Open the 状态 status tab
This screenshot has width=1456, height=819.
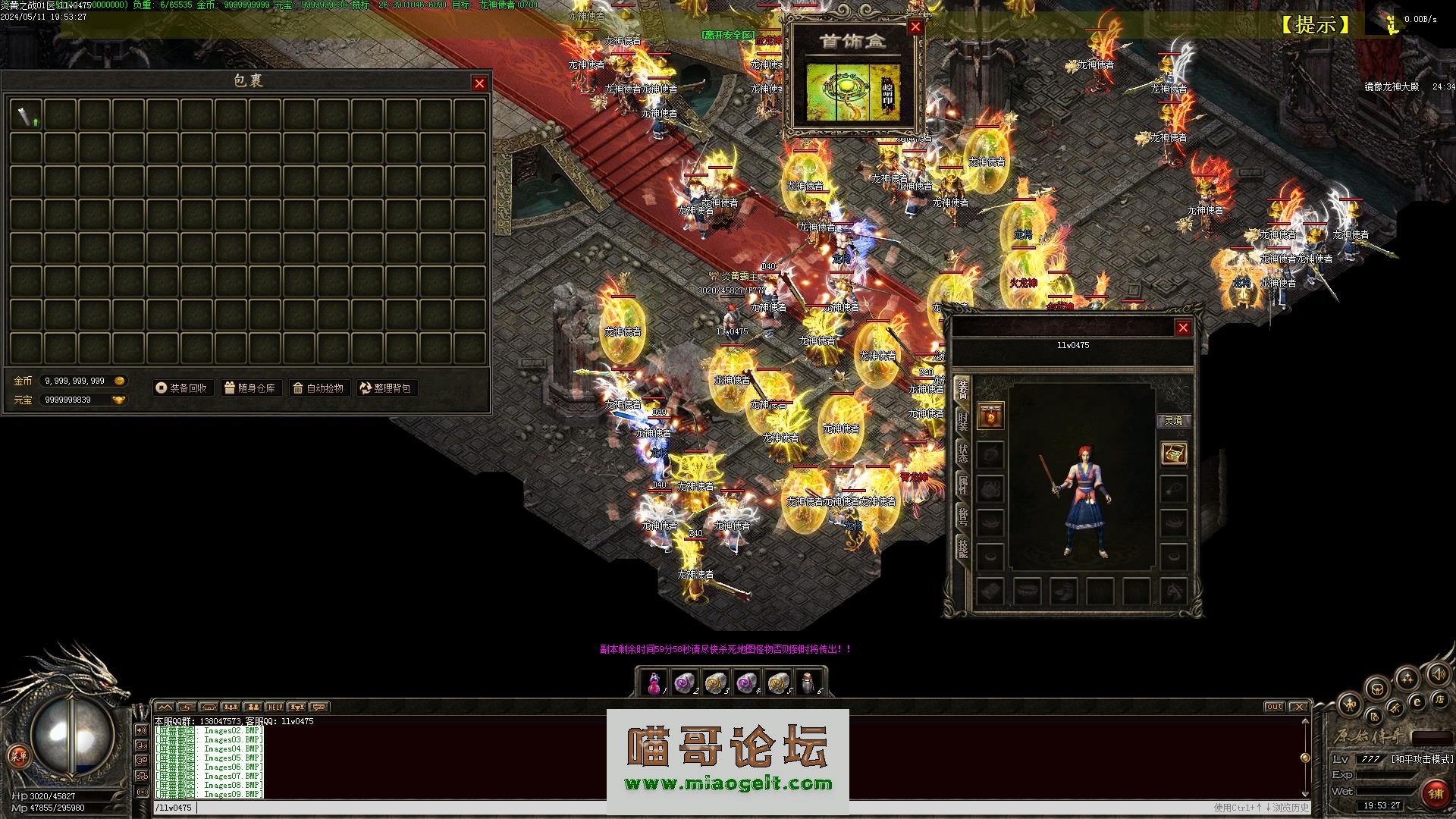point(962,453)
